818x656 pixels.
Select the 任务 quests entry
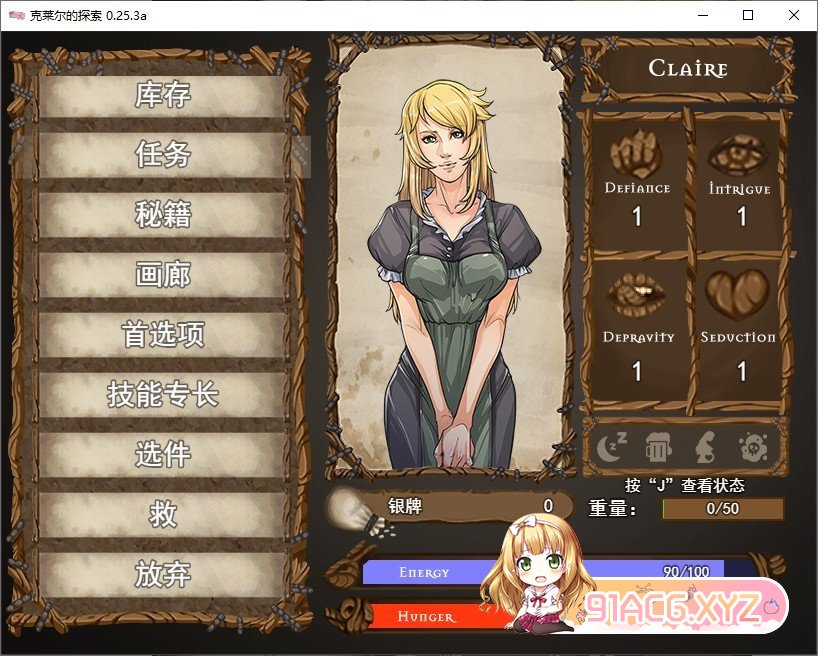click(163, 155)
